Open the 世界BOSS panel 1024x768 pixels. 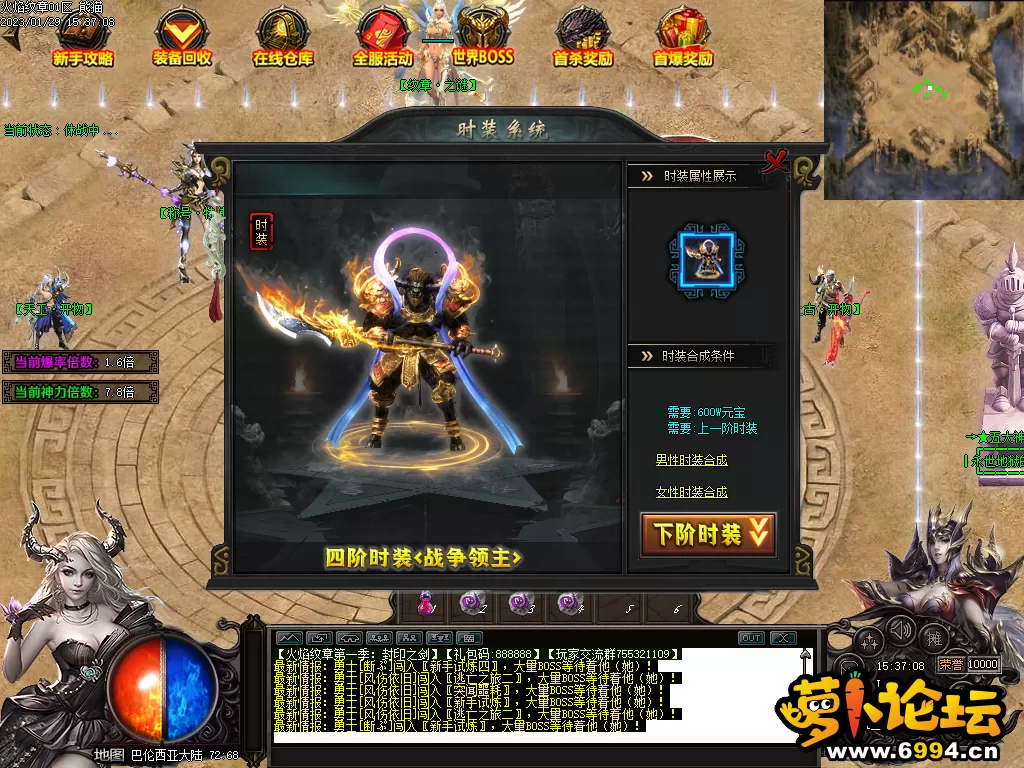[483, 38]
